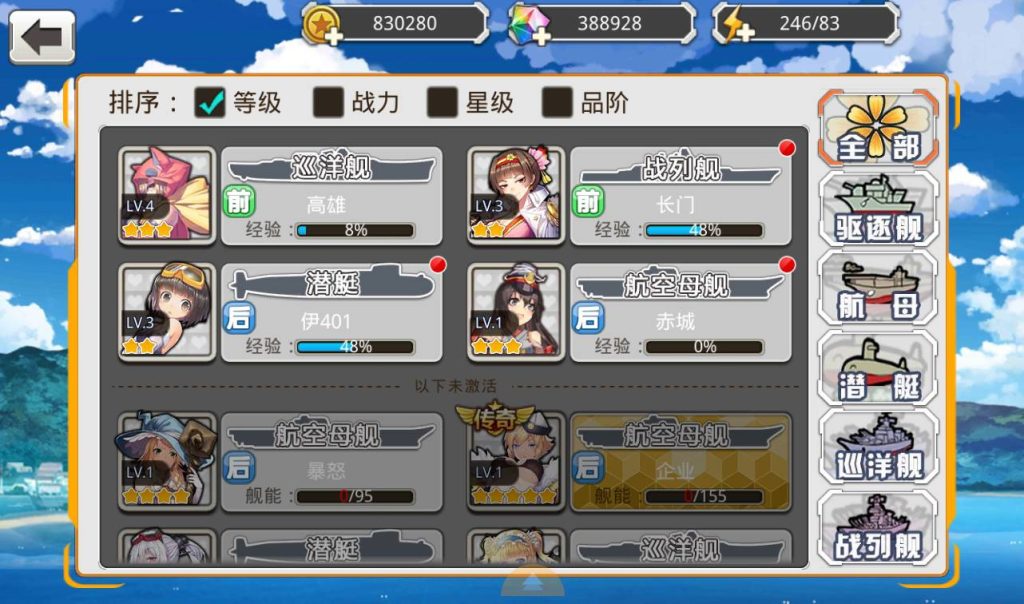Sort ships by 星级
Viewport: 1024px width, 604px height.
(x=443, y=101)
